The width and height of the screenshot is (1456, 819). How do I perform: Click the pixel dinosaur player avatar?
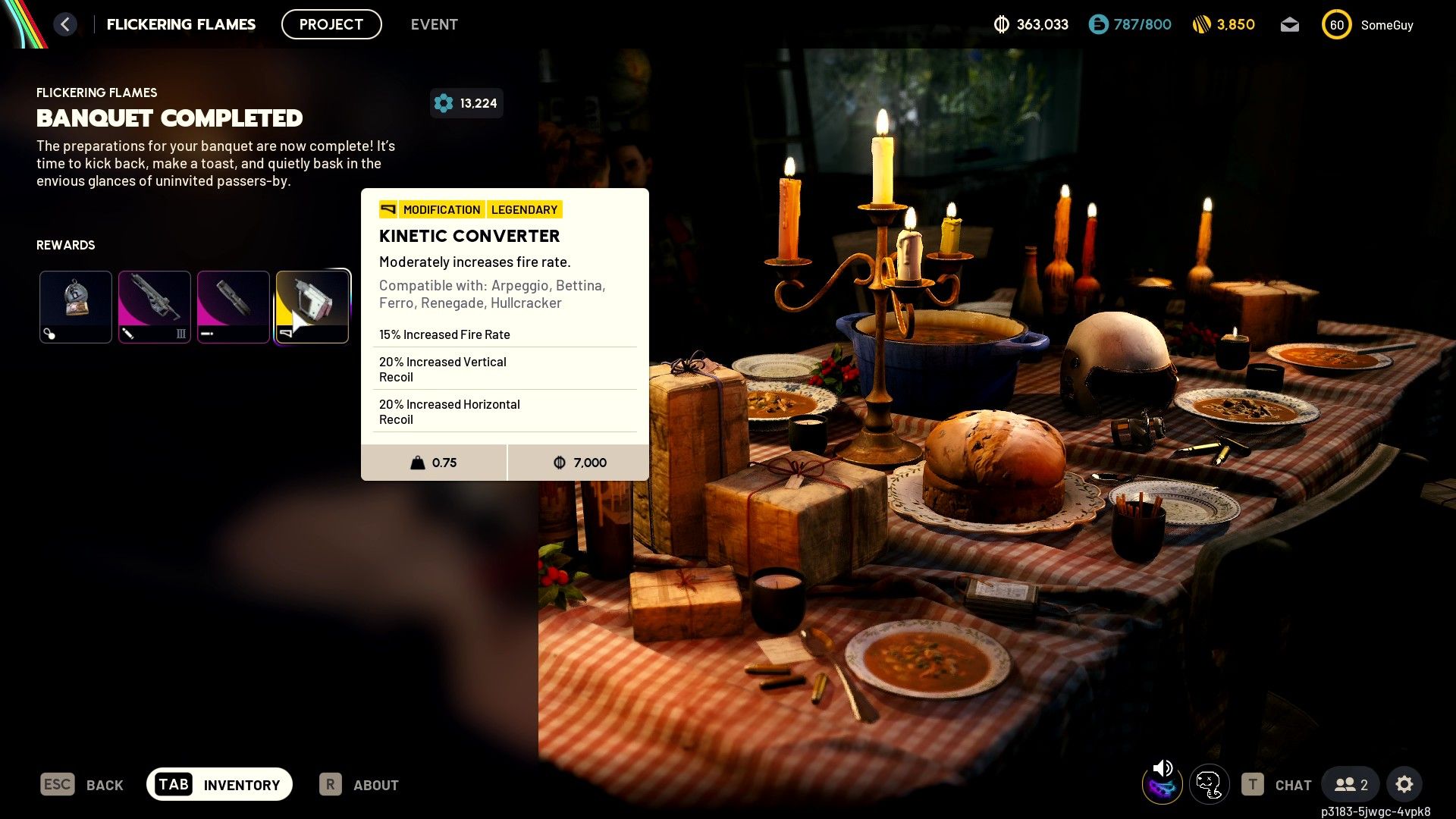pyautogui.click(x=1209, y=785)
